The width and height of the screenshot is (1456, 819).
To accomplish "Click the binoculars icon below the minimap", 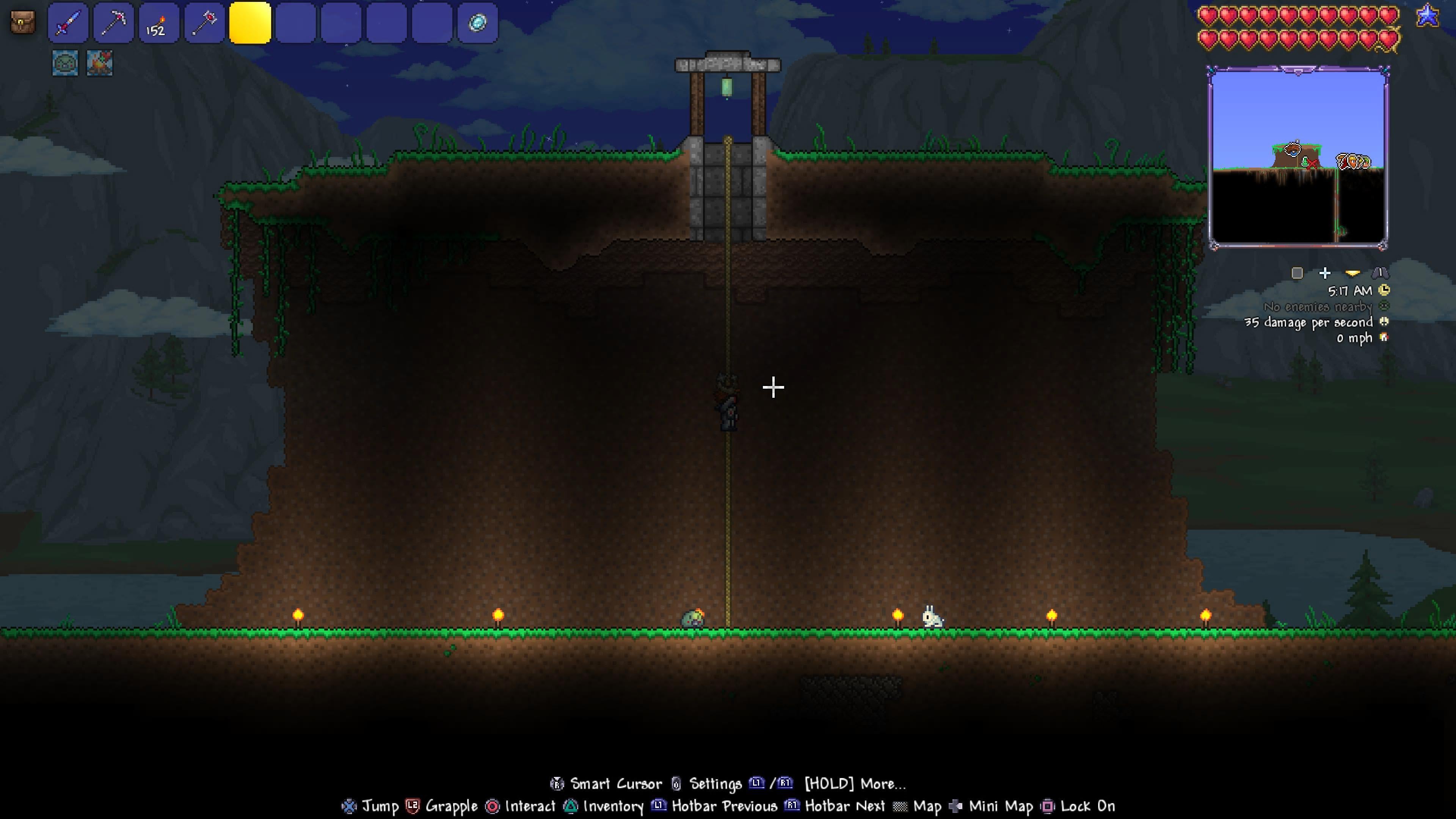I will (1380, 273).
